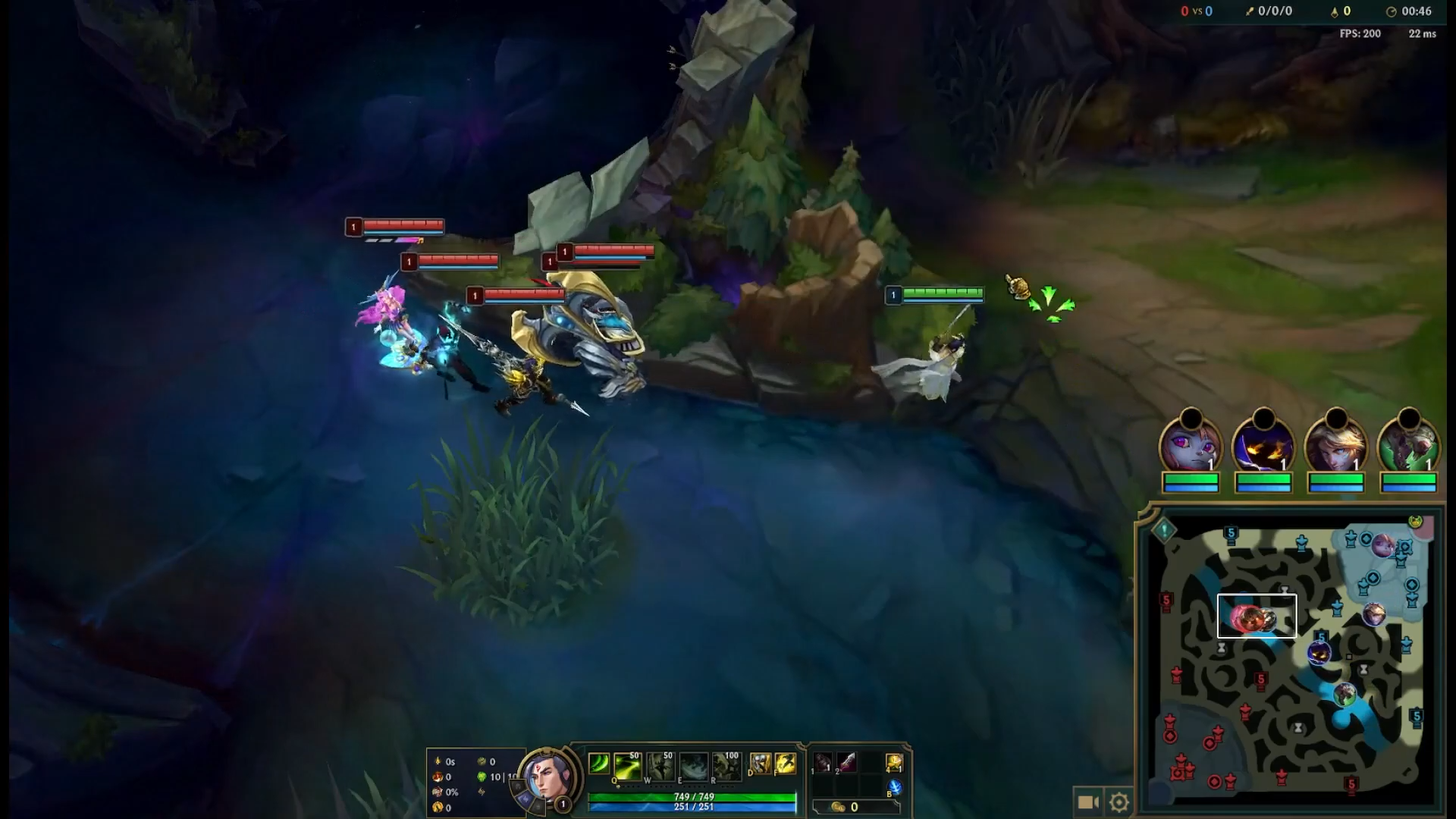Cast the summoner spell on D
The image size is (1456, 819).
tap(760, 764)
